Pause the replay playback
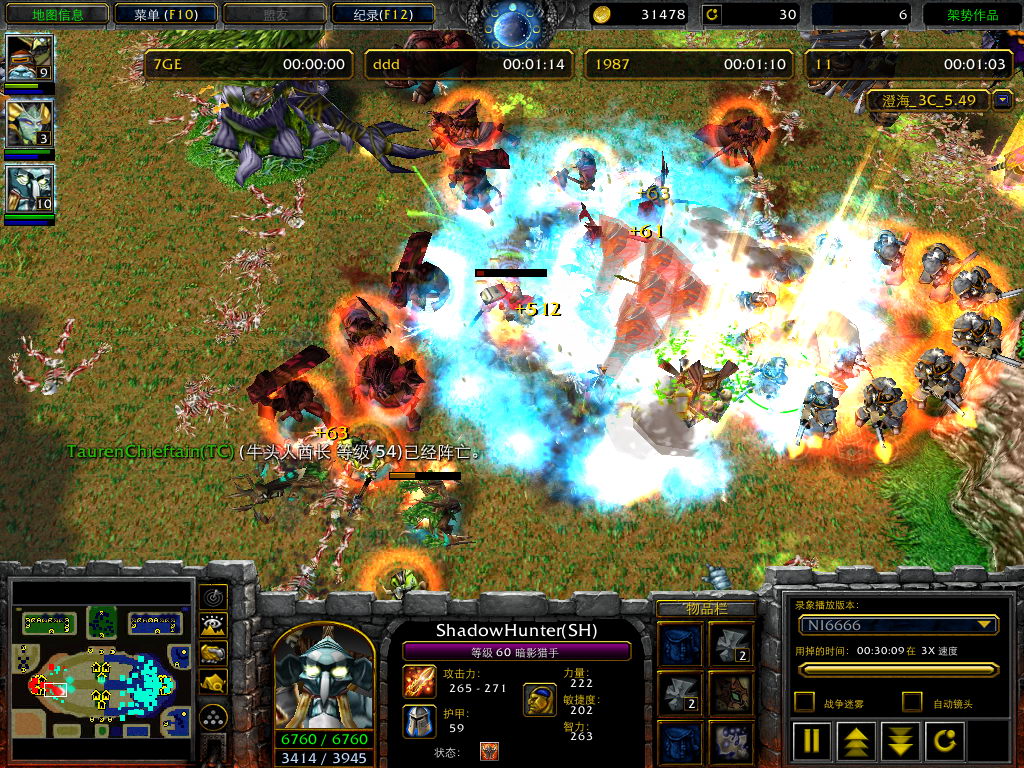Viewport: 1024px width, 768px height. point(812,742)
